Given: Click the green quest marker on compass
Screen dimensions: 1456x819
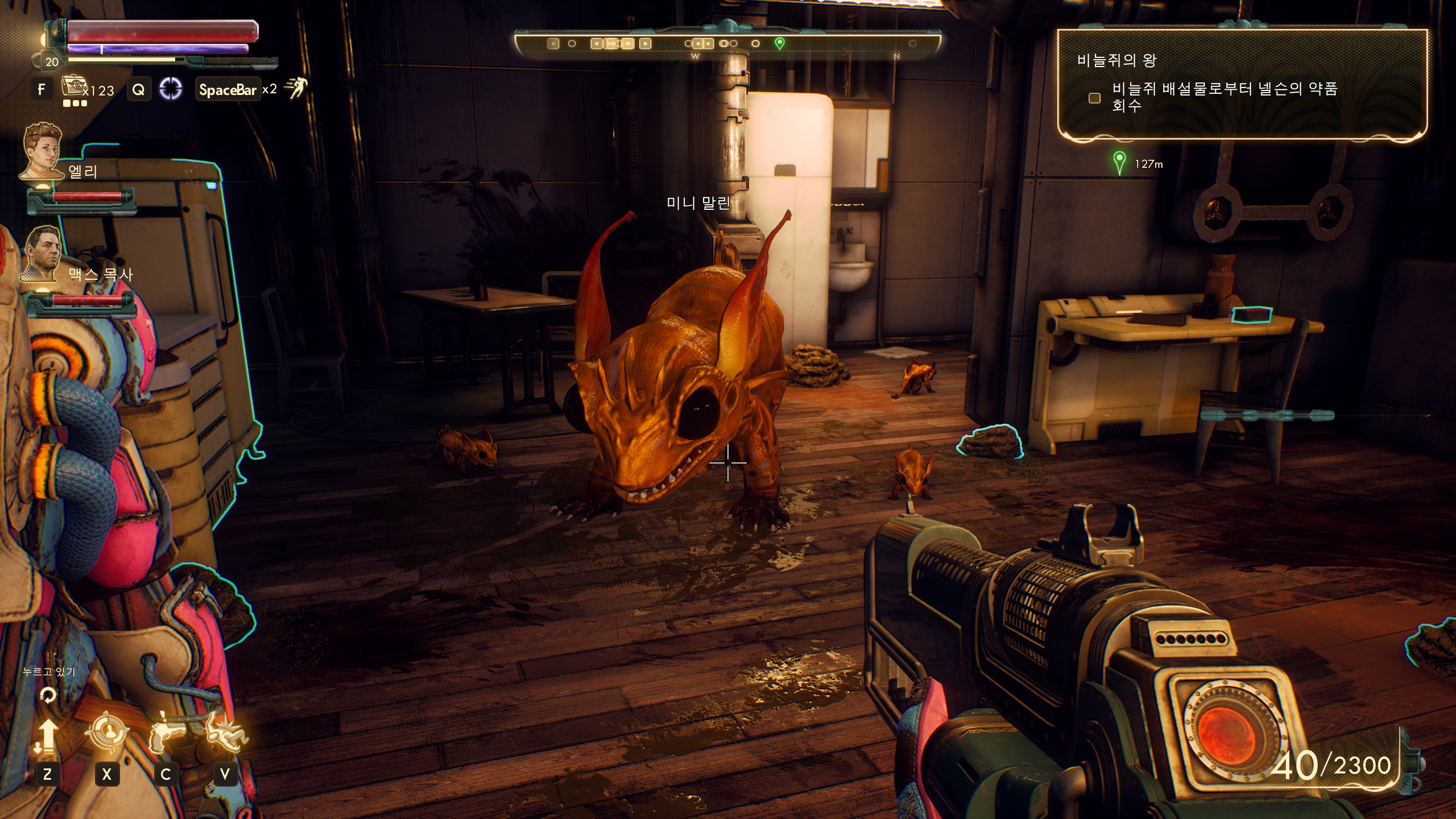Looking at the screenshot, I should pyautogui.click(x=780, y=43).
